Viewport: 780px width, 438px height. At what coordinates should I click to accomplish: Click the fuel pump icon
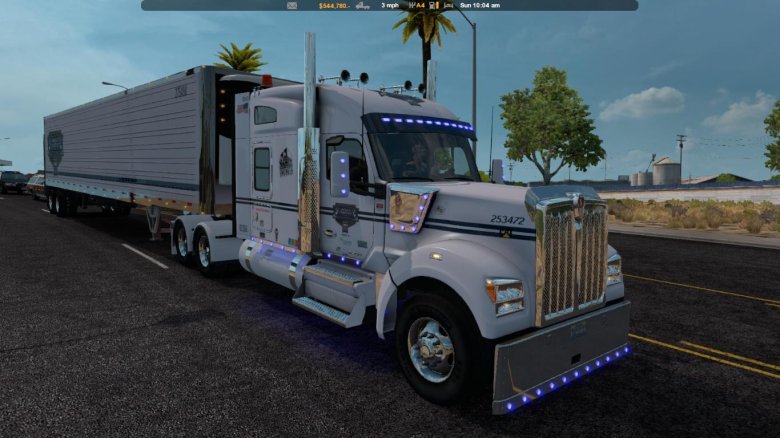pyautogui.click(x=432, y=5)
